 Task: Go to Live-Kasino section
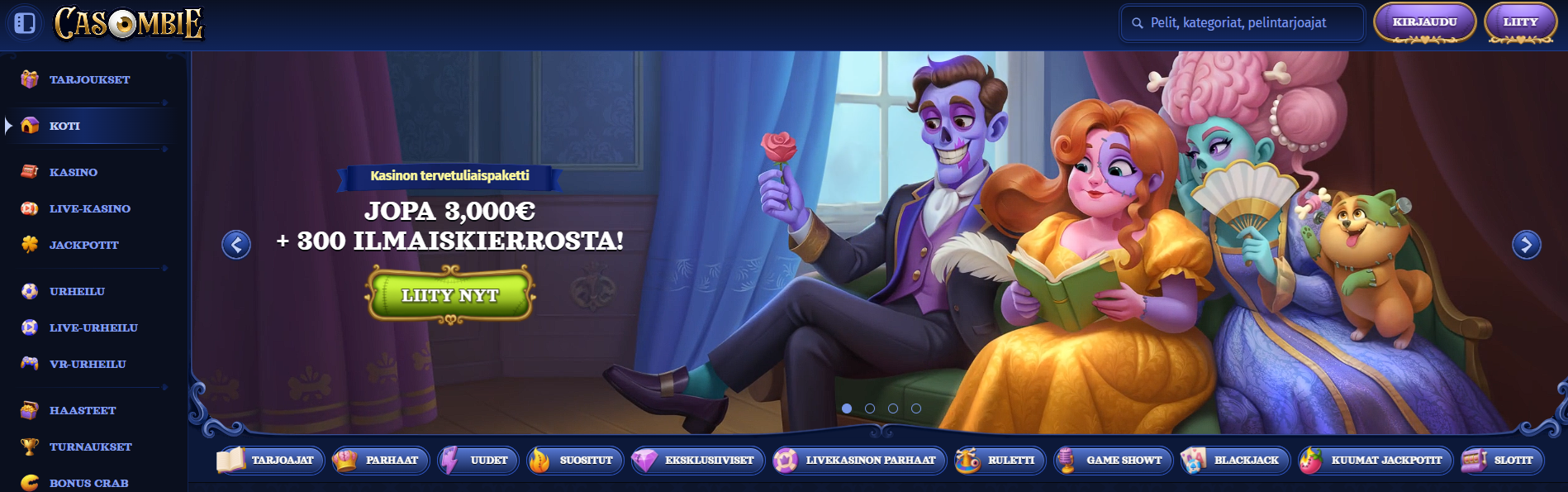pos(89,208)
